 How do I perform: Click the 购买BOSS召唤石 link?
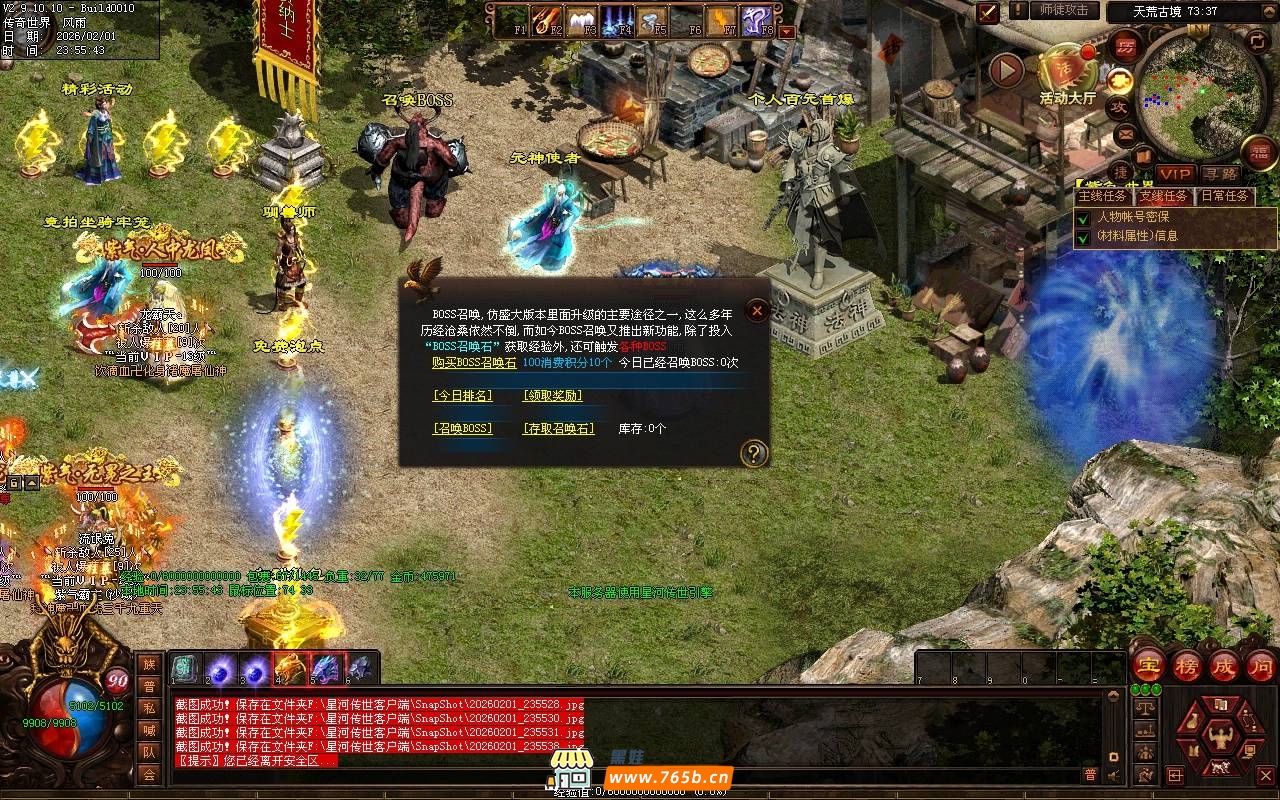click(474, 363)
